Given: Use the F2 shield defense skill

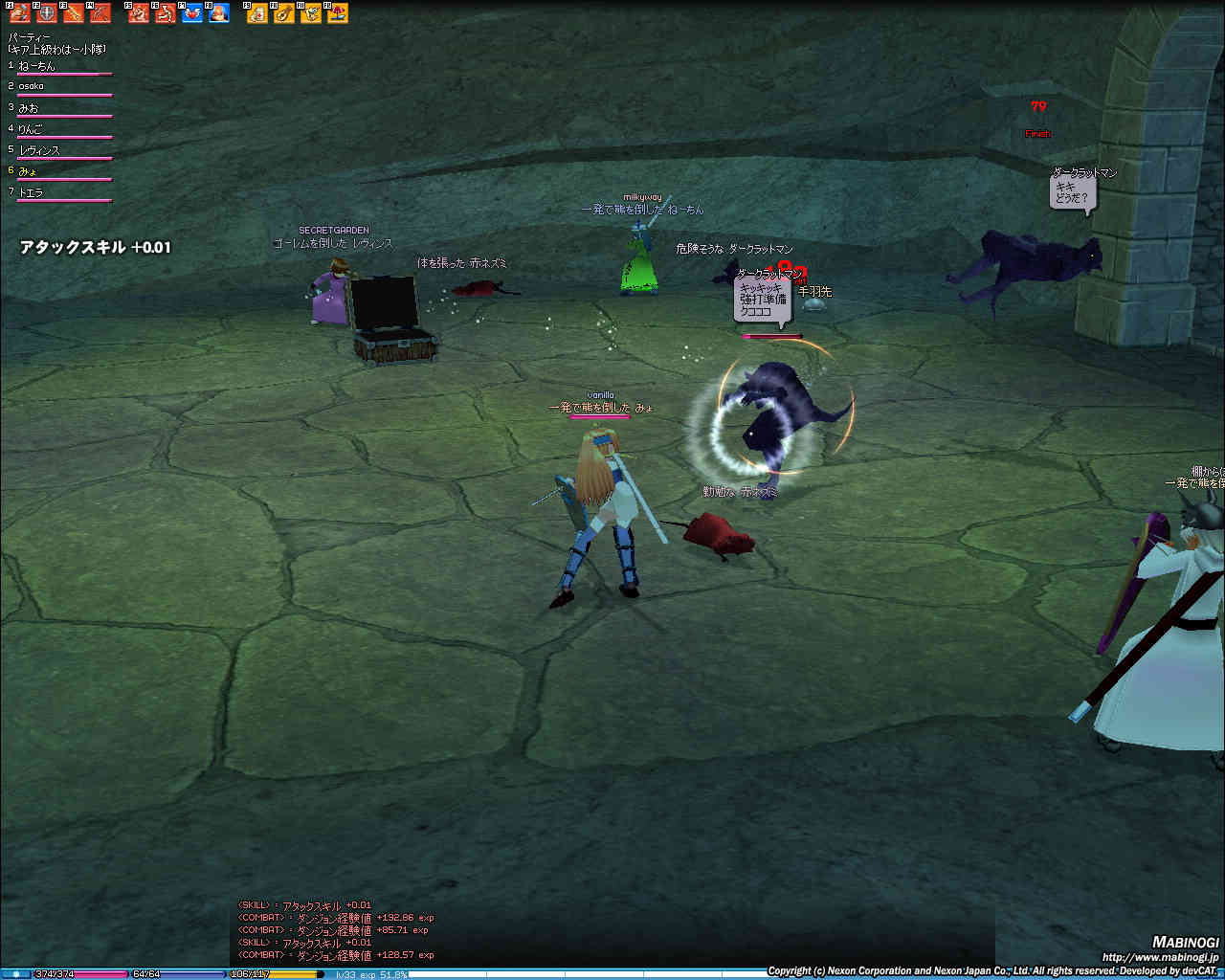Looking at the screenshot, I should (47, 13).
